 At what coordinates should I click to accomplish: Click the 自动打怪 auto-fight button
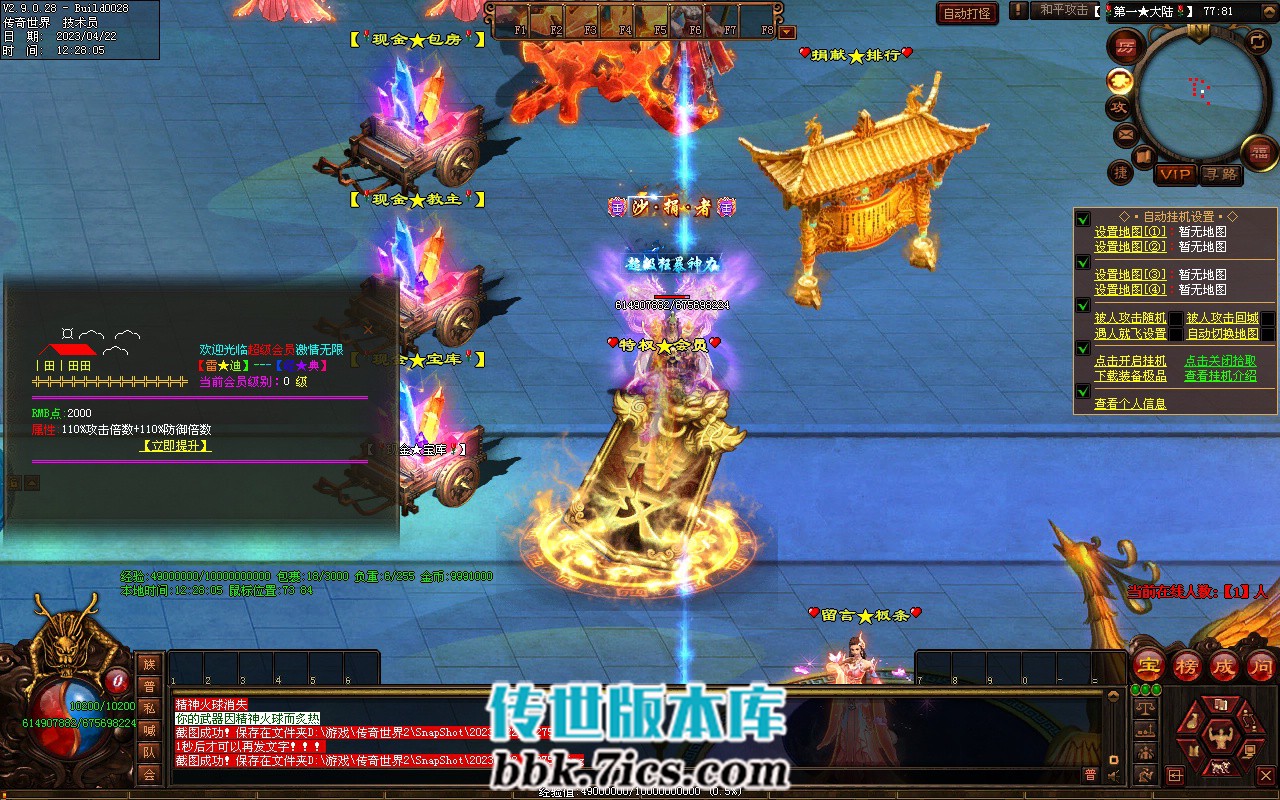(x=967, y=13)
